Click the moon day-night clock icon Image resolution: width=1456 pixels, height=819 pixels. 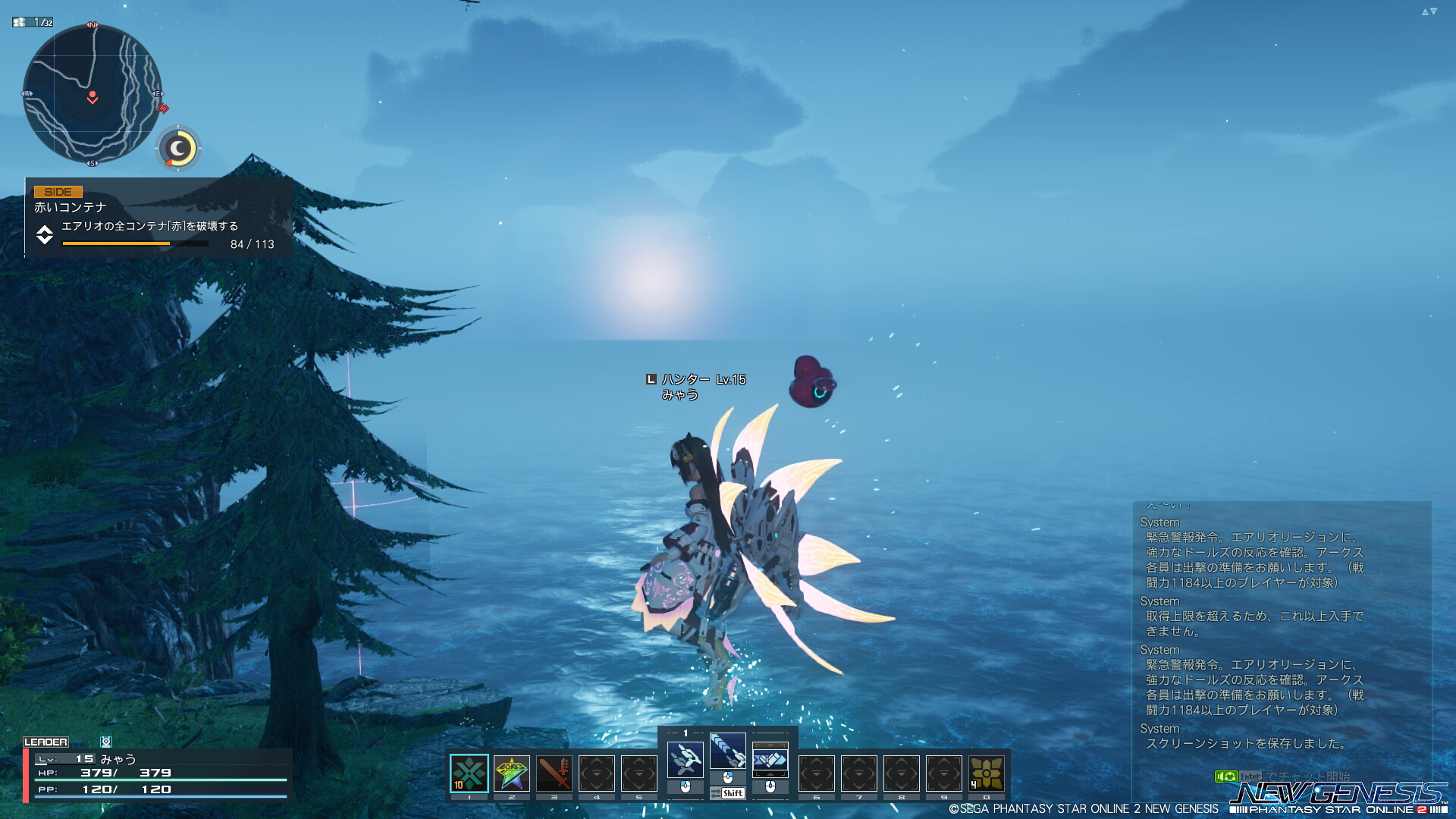click(178, 148)
